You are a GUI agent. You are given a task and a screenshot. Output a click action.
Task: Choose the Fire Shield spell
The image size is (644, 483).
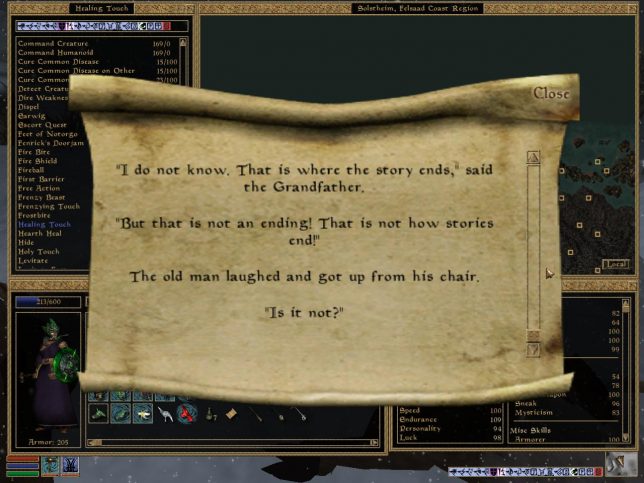point(38,161)
